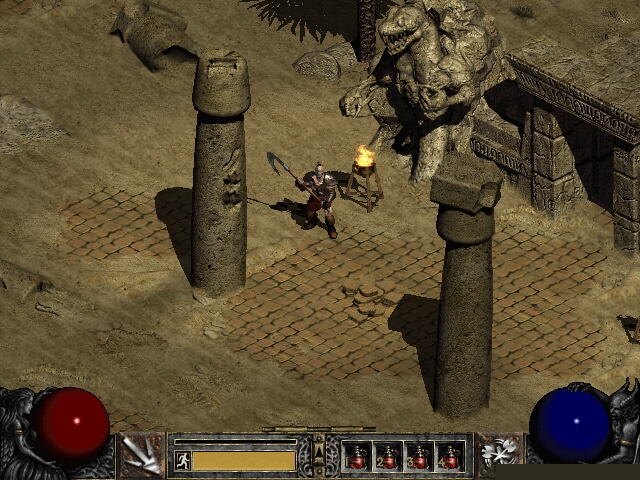
Task: Choose the right-click skill icon
Action: pos(497,454)
